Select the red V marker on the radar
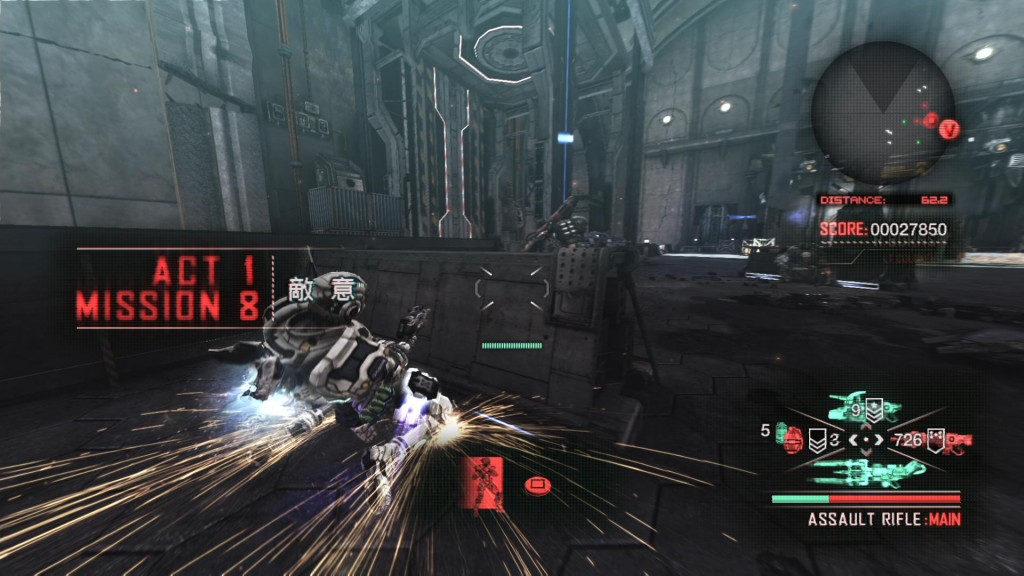This screenshot has width=1024, height=576. [x=950, y=128]
